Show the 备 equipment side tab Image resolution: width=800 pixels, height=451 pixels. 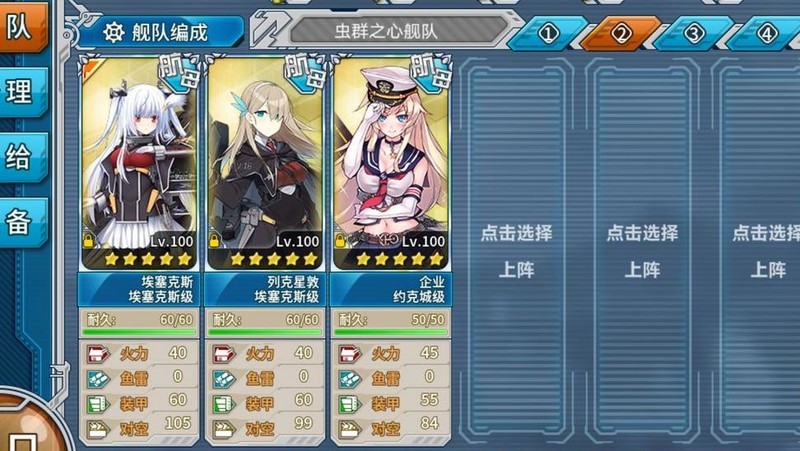(x=22, y=221)
